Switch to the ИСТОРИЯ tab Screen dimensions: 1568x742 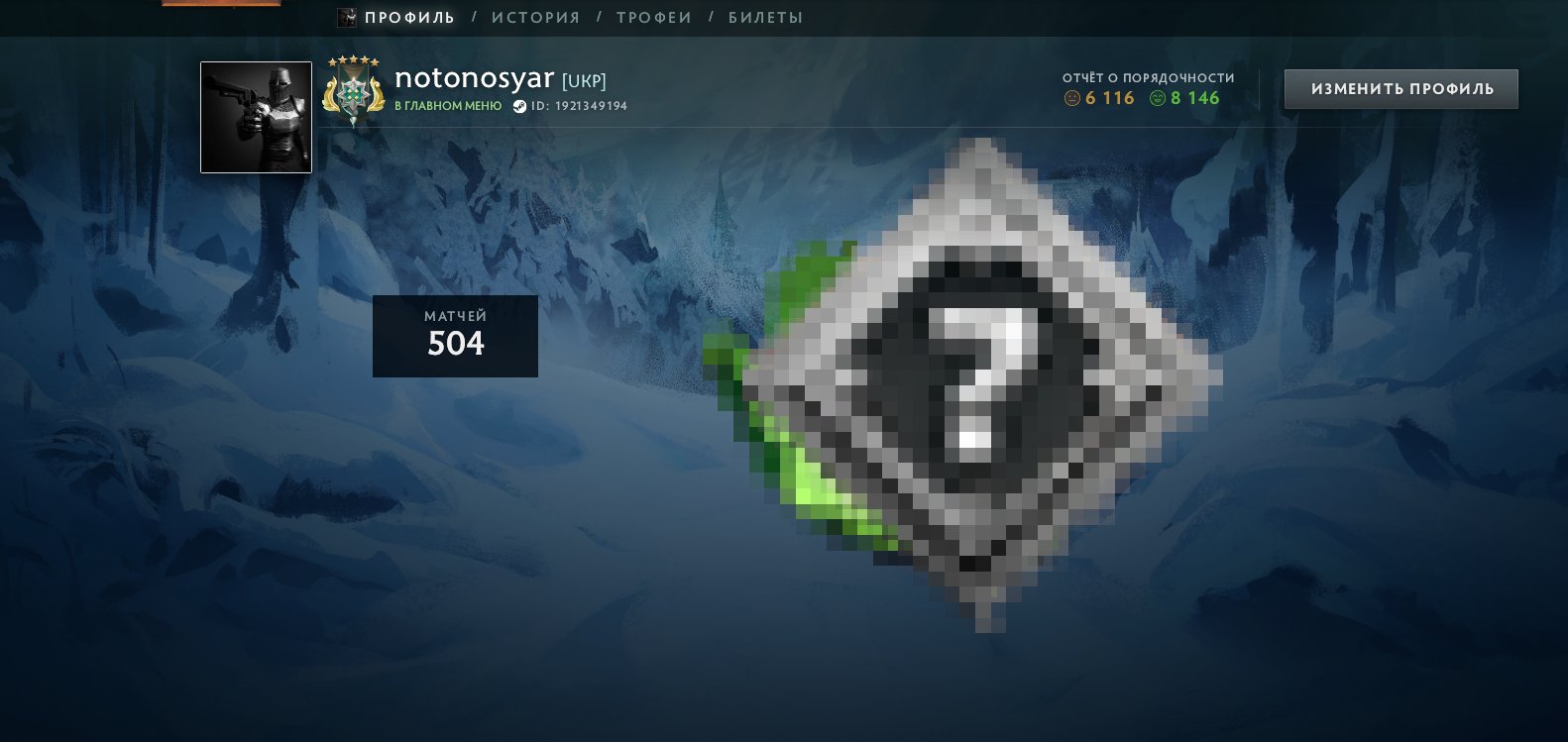coord(536,17)
